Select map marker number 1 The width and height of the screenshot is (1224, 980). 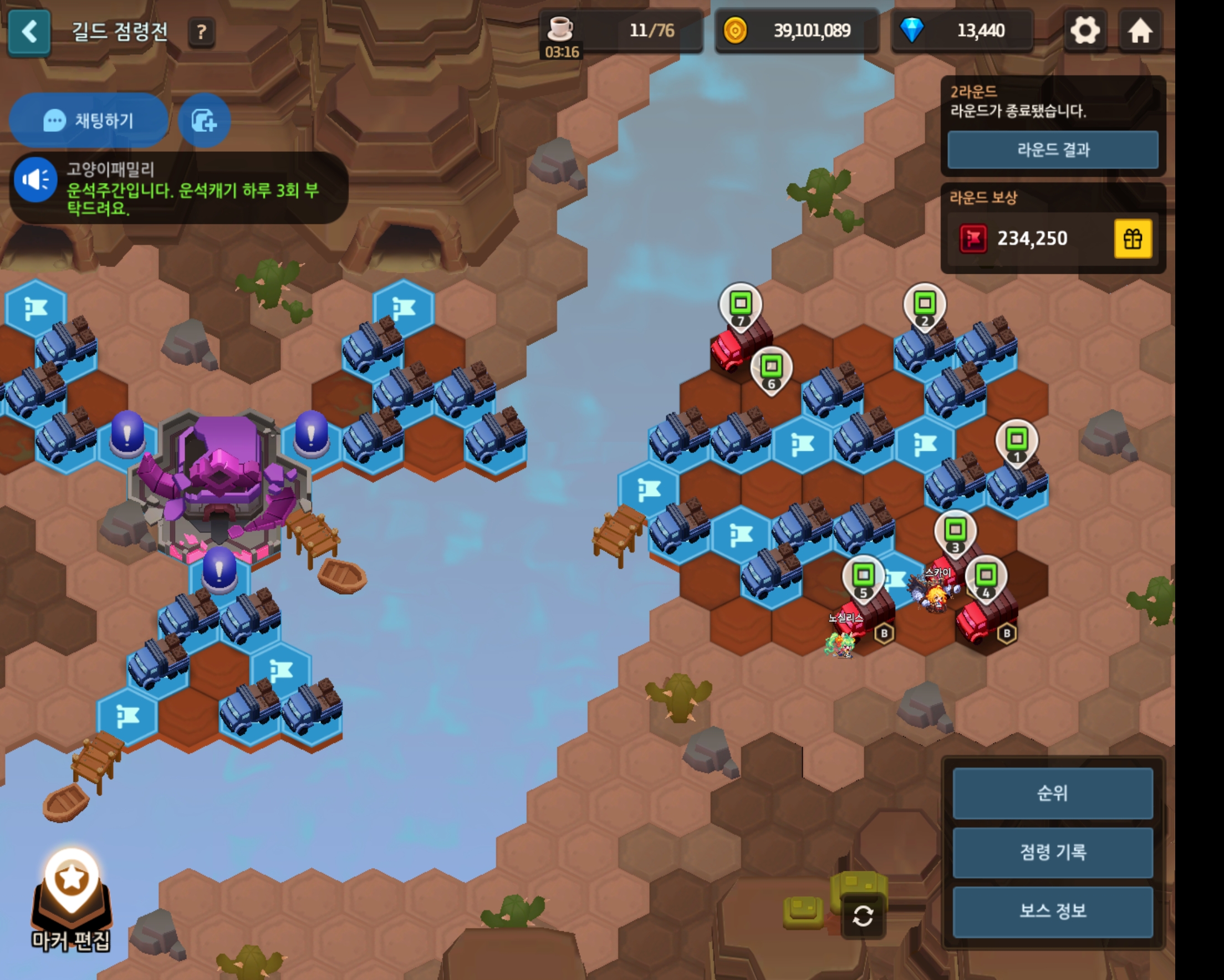tap(1016, 442)
